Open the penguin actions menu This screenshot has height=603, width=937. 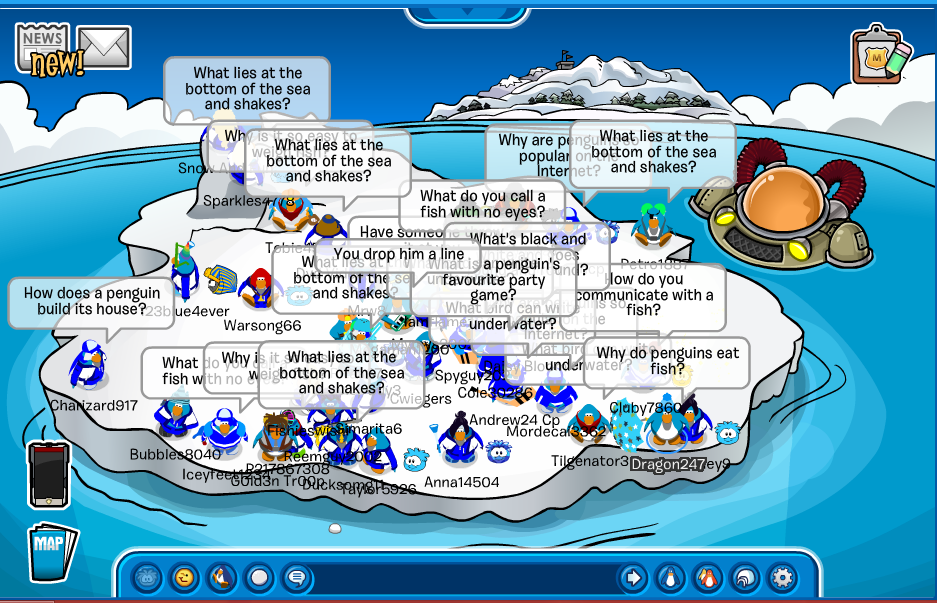(x=222, y=577)
